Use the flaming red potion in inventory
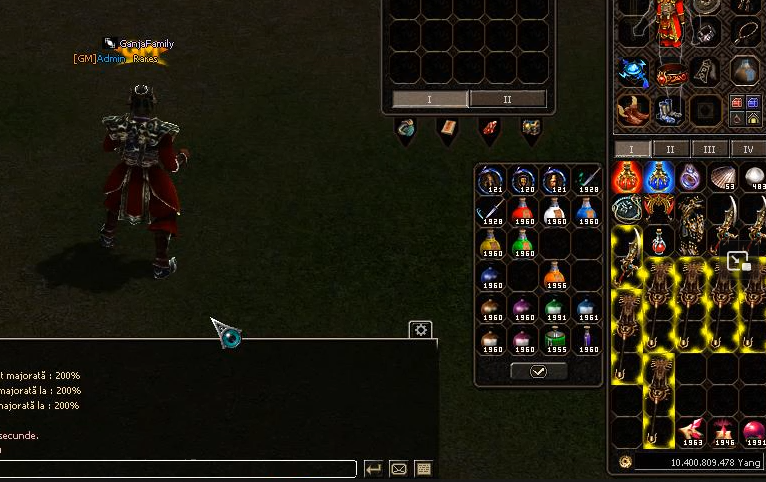Viewport: 766px width, 482px height. point(627,178)
